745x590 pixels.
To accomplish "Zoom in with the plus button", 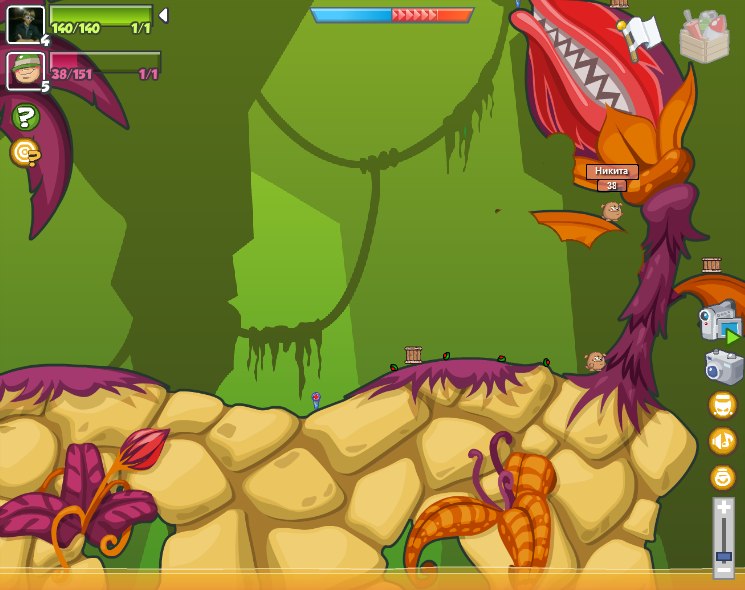I will tap(723, 508).
